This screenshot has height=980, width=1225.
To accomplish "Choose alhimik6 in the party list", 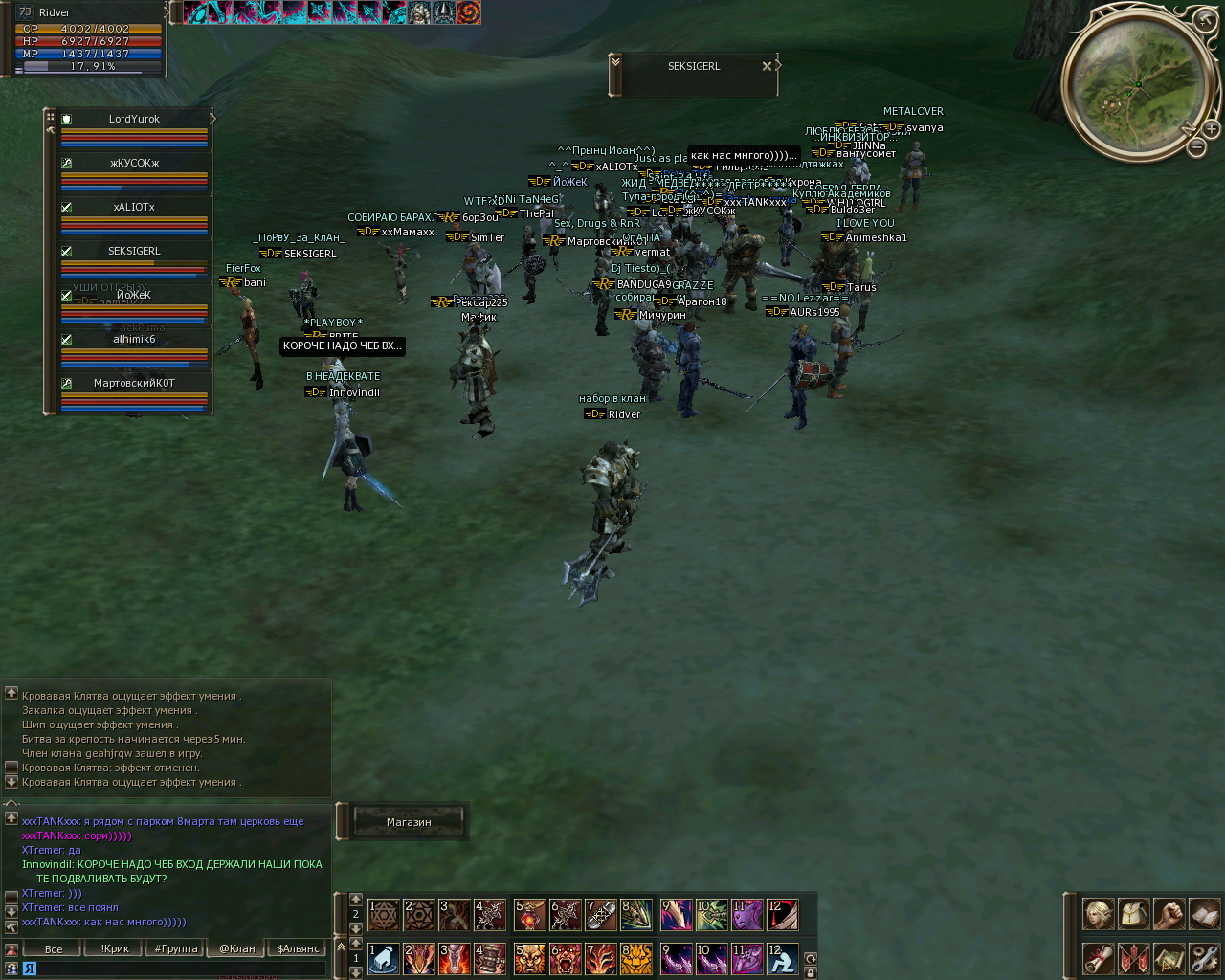I will point(134,340).
